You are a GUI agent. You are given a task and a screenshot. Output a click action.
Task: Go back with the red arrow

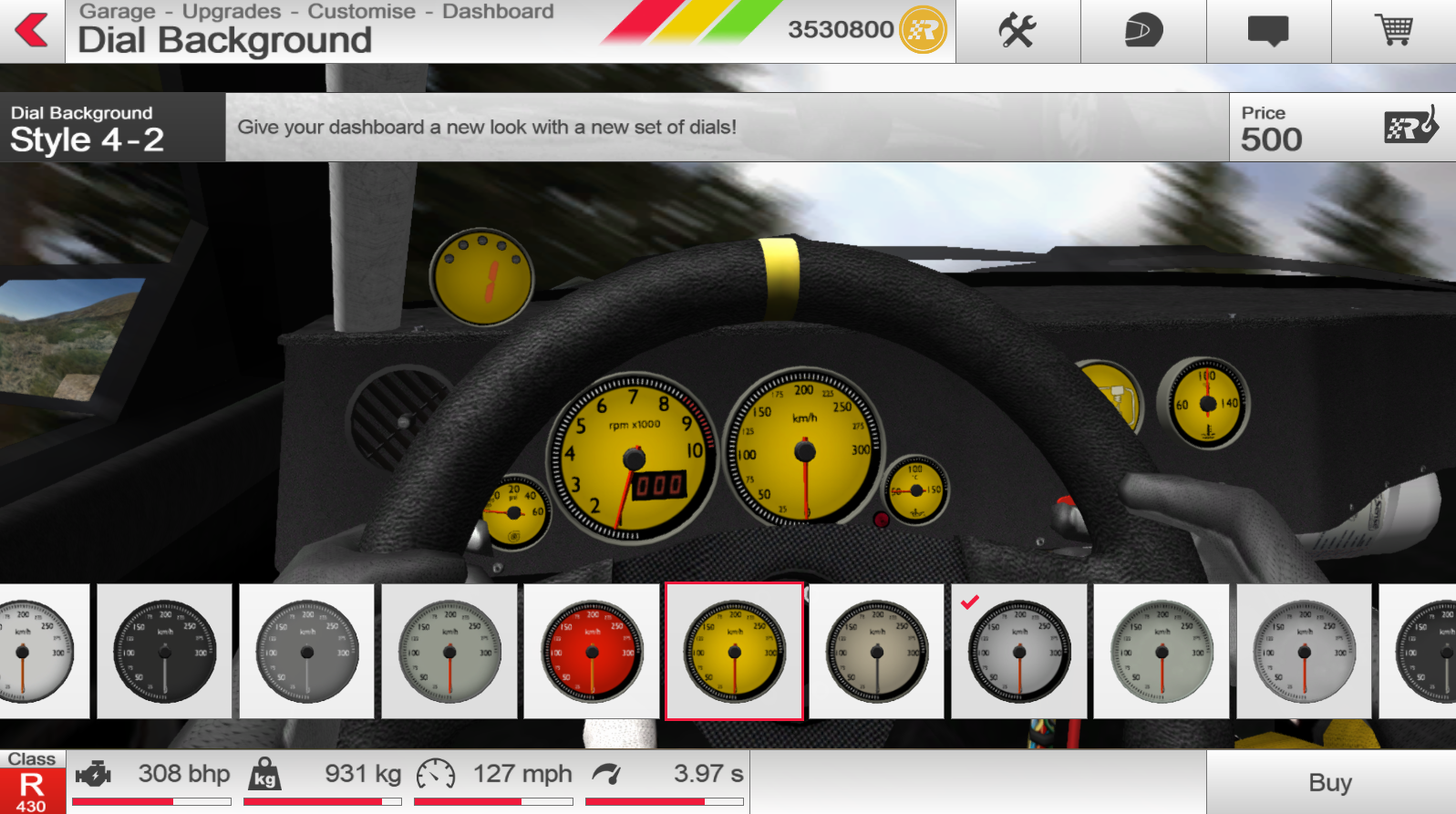pos(32,30)
